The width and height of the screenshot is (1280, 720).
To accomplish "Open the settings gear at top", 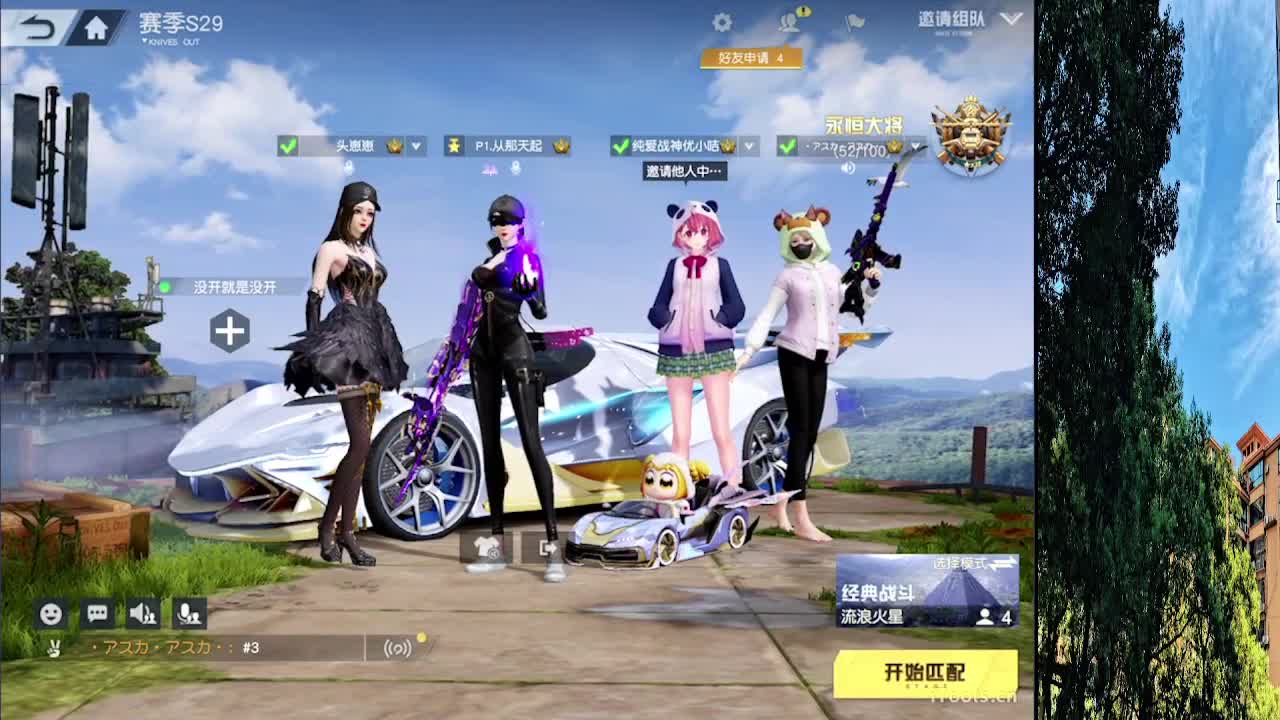I will pyautogui.click(x=722, y=21).
